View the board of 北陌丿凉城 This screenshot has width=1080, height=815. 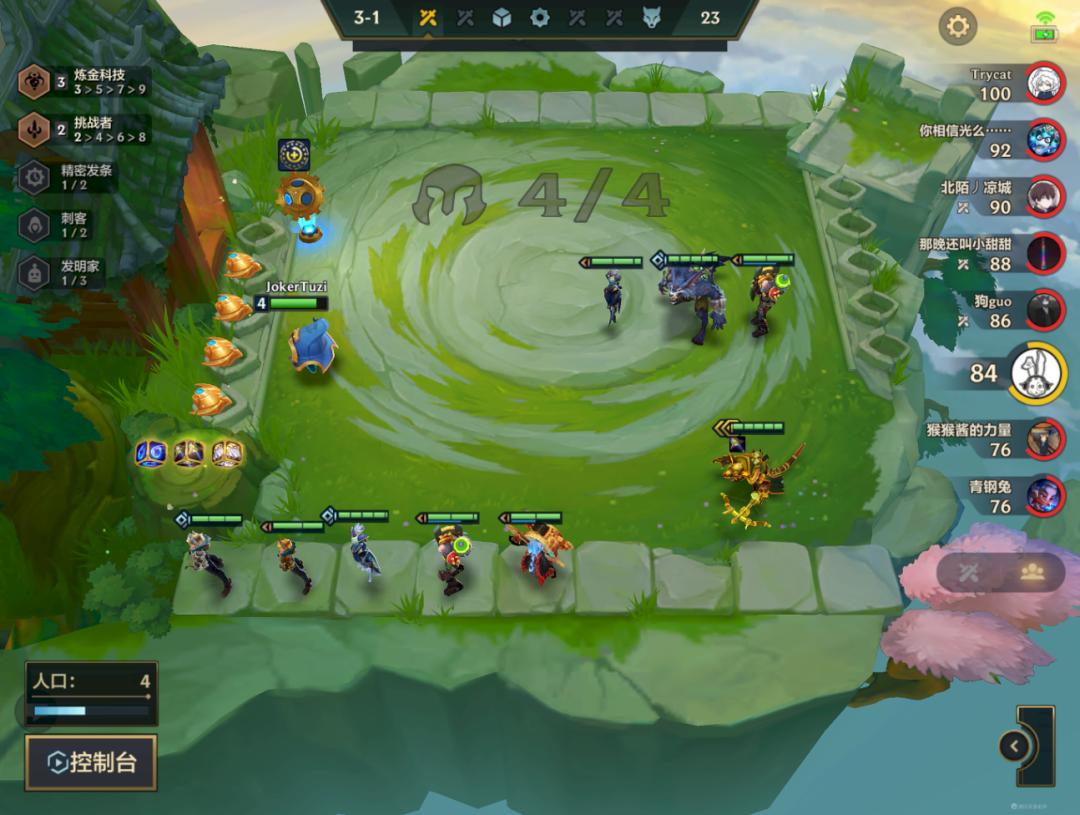pyautogui.click(x=1045, y=196)
